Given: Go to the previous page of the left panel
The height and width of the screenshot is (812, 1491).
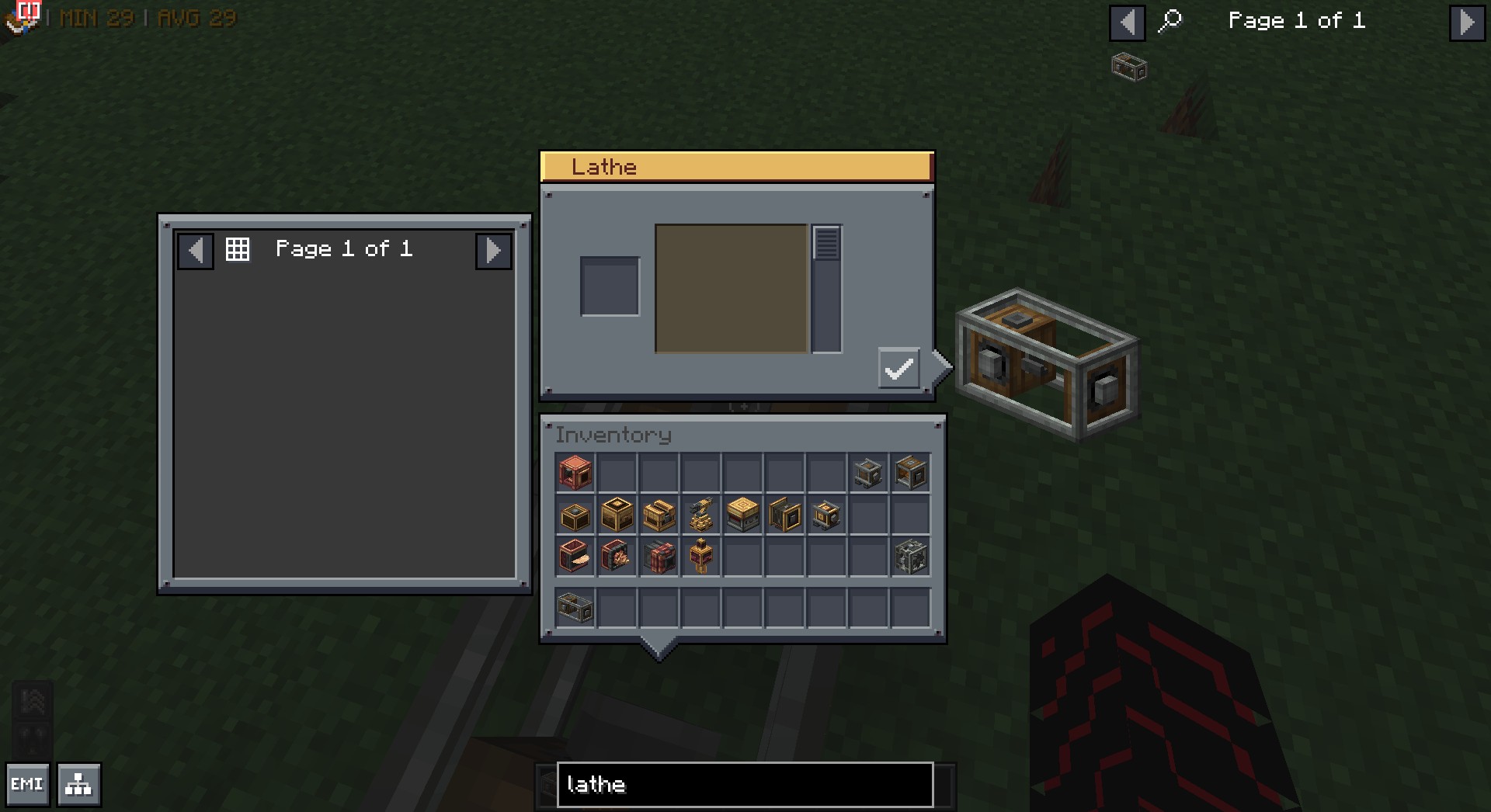Looking at the screenshot, I should (x=196, y=251).
